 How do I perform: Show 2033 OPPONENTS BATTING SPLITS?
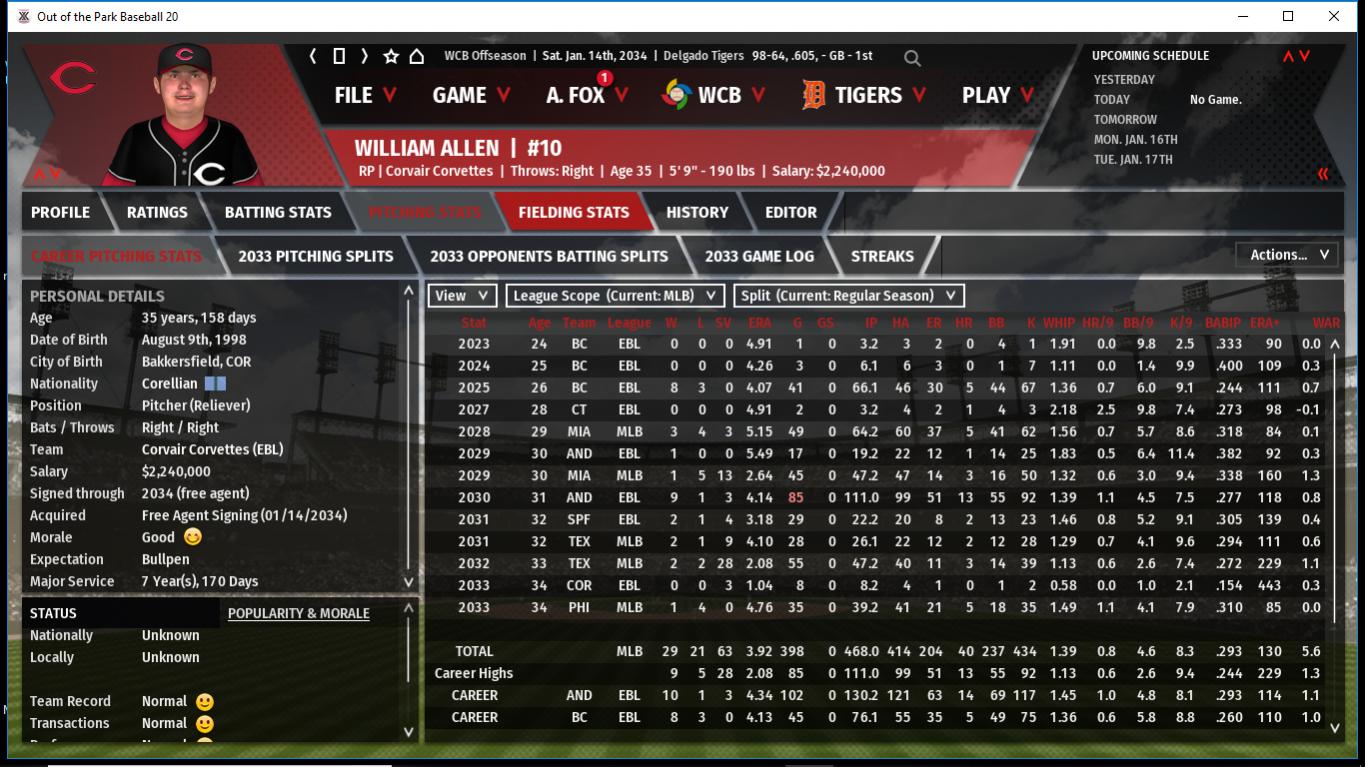[549, 256]
